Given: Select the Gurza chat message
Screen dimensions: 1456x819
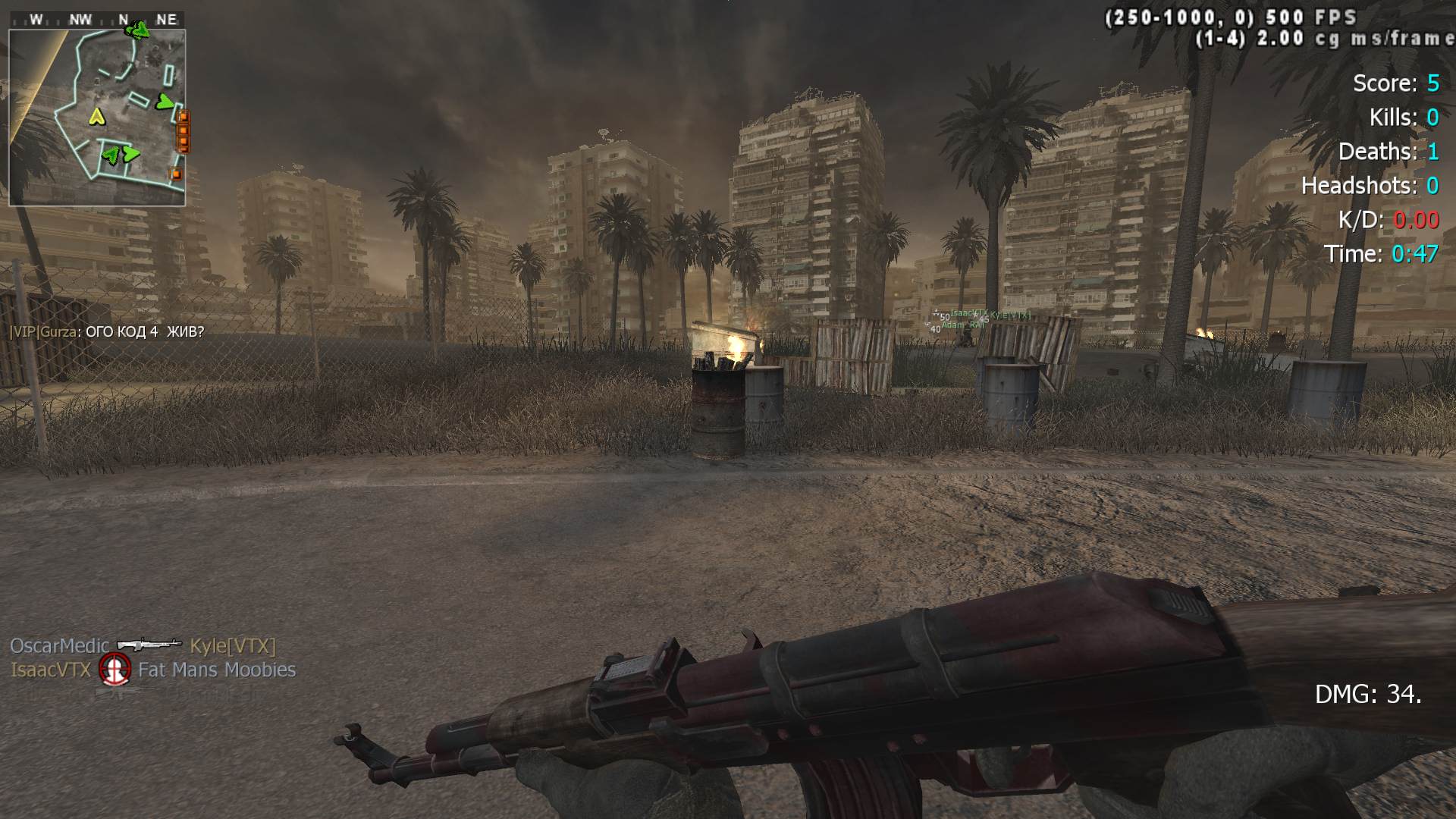Looking at the screenshot, I should 107,331.
